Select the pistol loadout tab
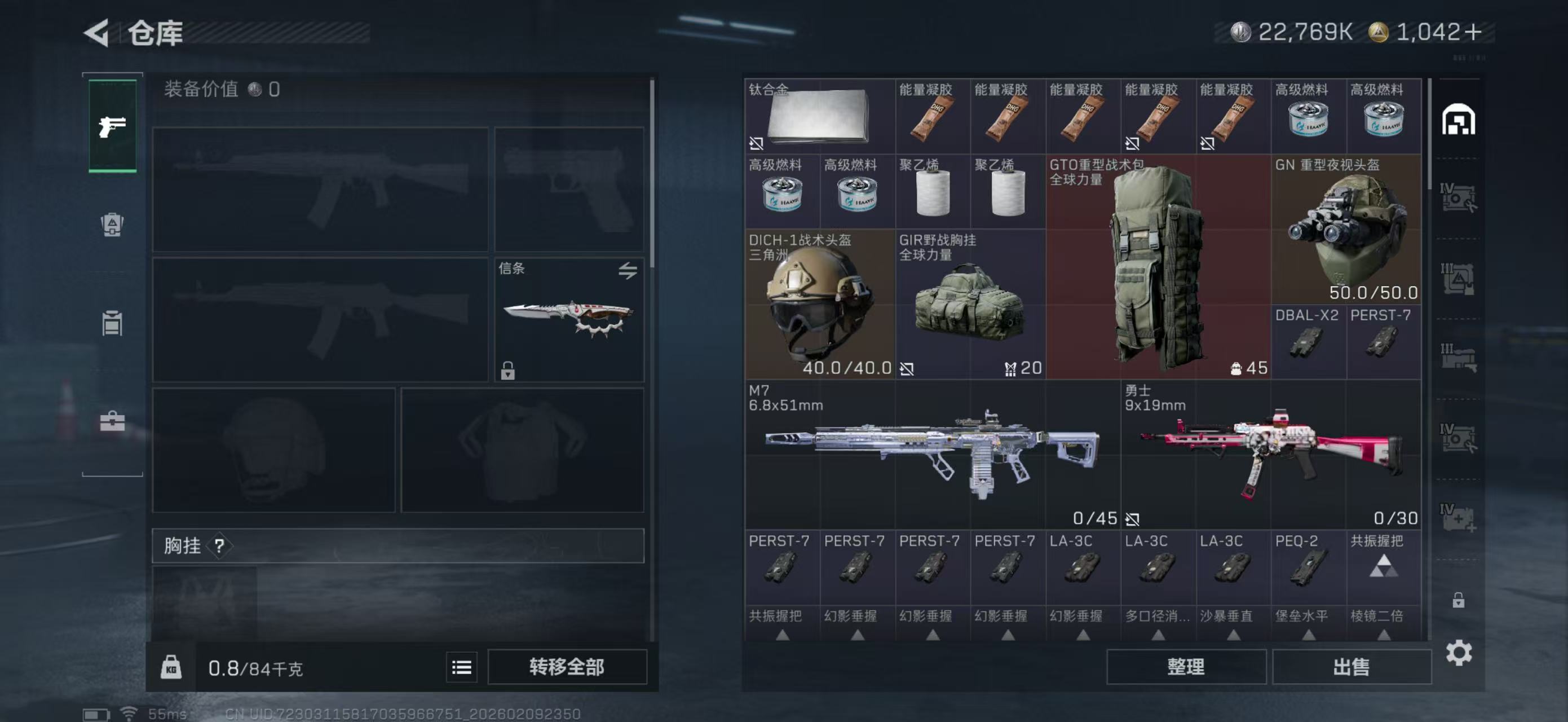The height and width of the screenshot is (722, 1568). coord(113,126)
